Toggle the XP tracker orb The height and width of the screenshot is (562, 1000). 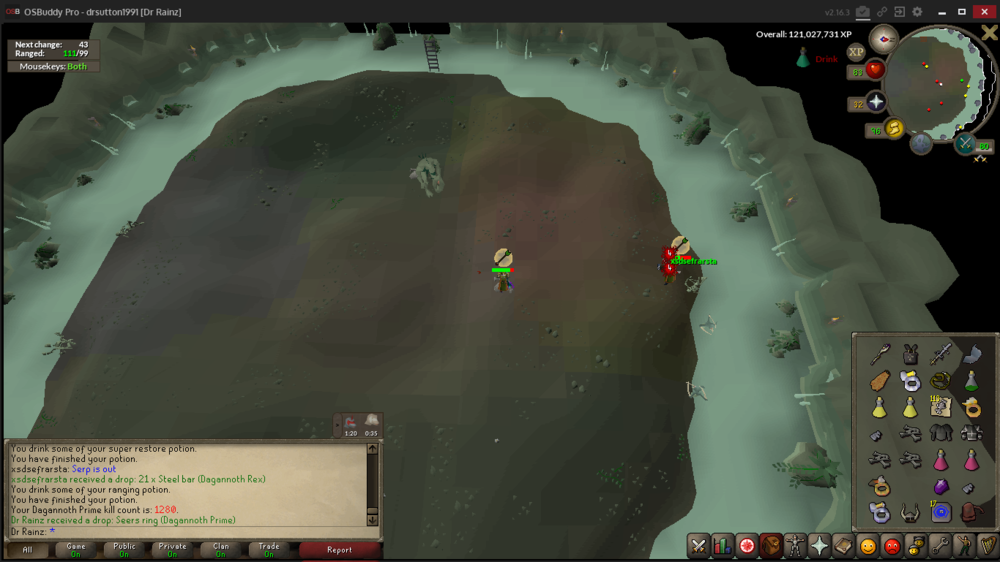coord(856,52)
